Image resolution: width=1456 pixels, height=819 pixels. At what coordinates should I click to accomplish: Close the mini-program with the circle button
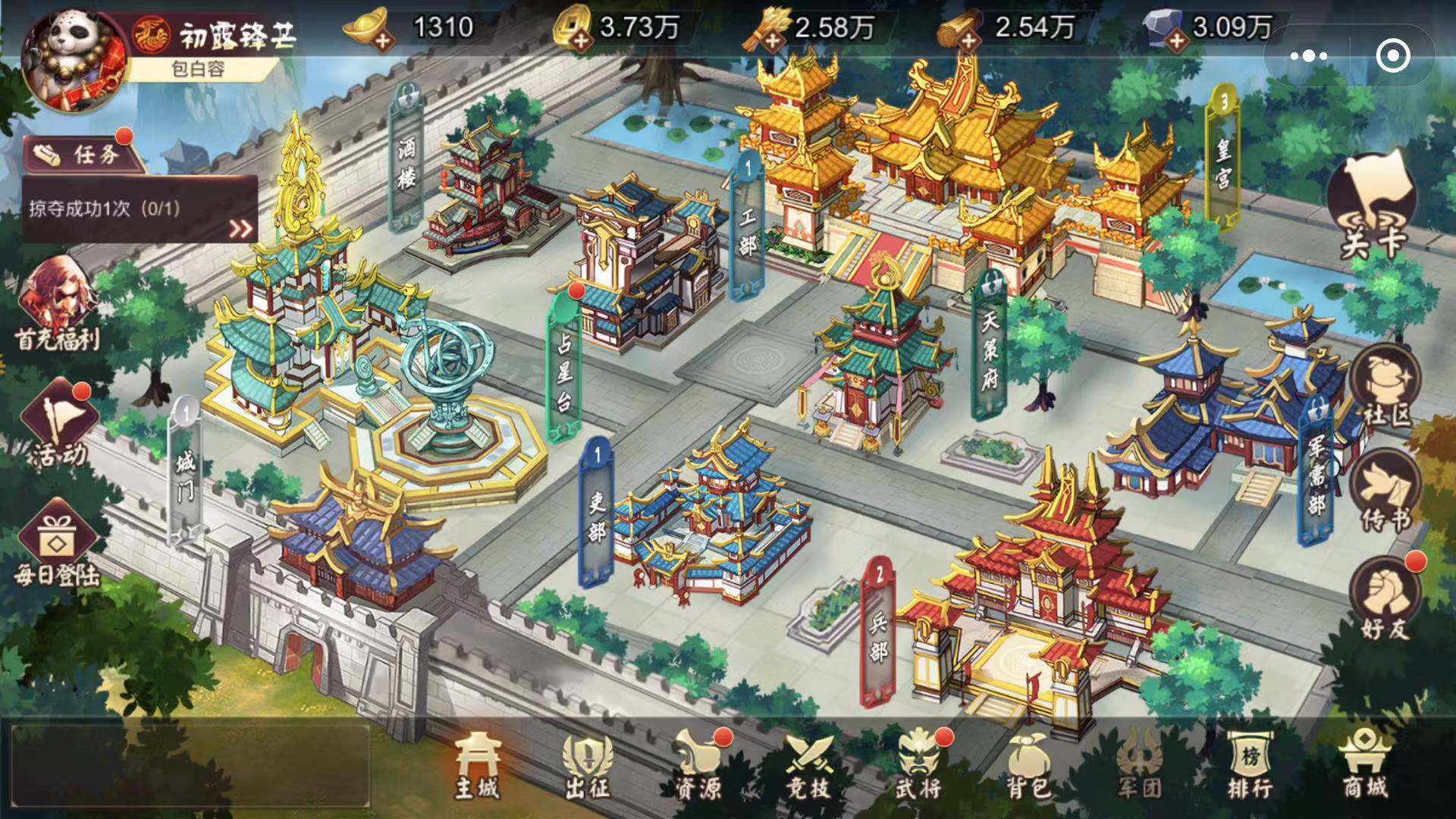pos(1392,55)
